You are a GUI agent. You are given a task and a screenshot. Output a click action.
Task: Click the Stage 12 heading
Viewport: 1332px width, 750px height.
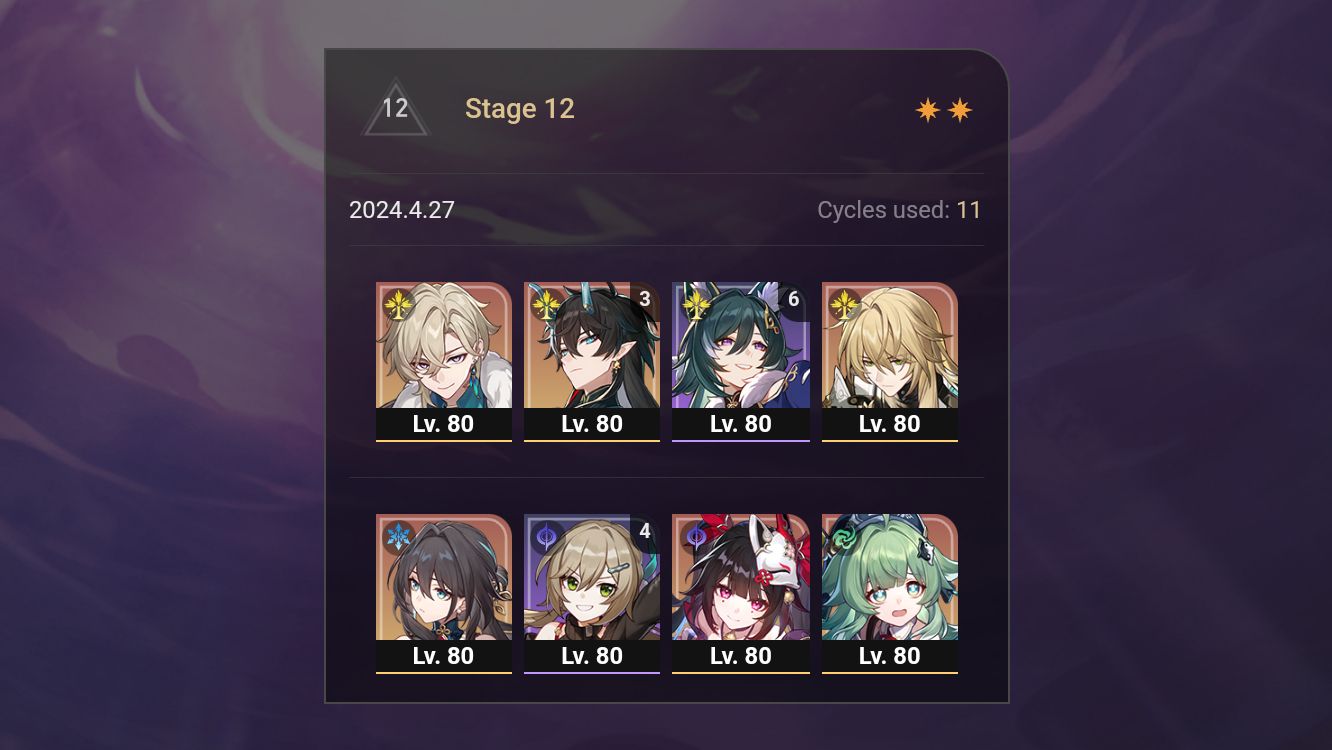coord(520,108)
